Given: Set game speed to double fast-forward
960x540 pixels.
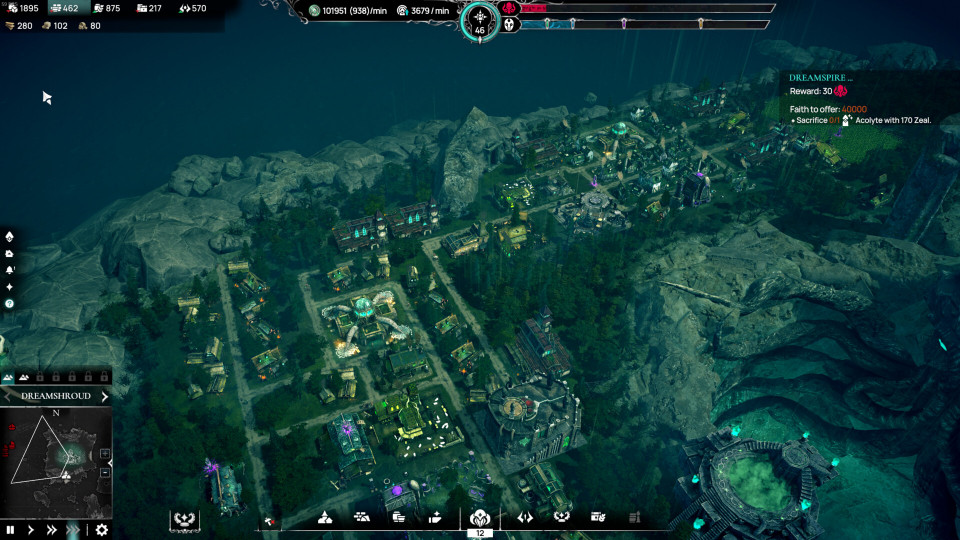Looking at the screenshot, I should (51, 530).
